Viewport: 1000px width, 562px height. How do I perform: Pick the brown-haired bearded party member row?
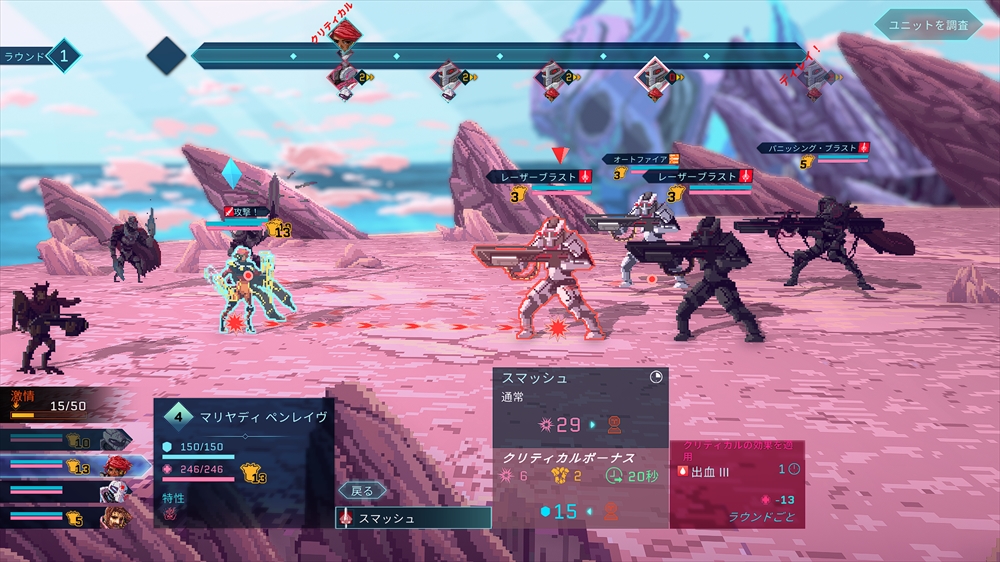70,517
